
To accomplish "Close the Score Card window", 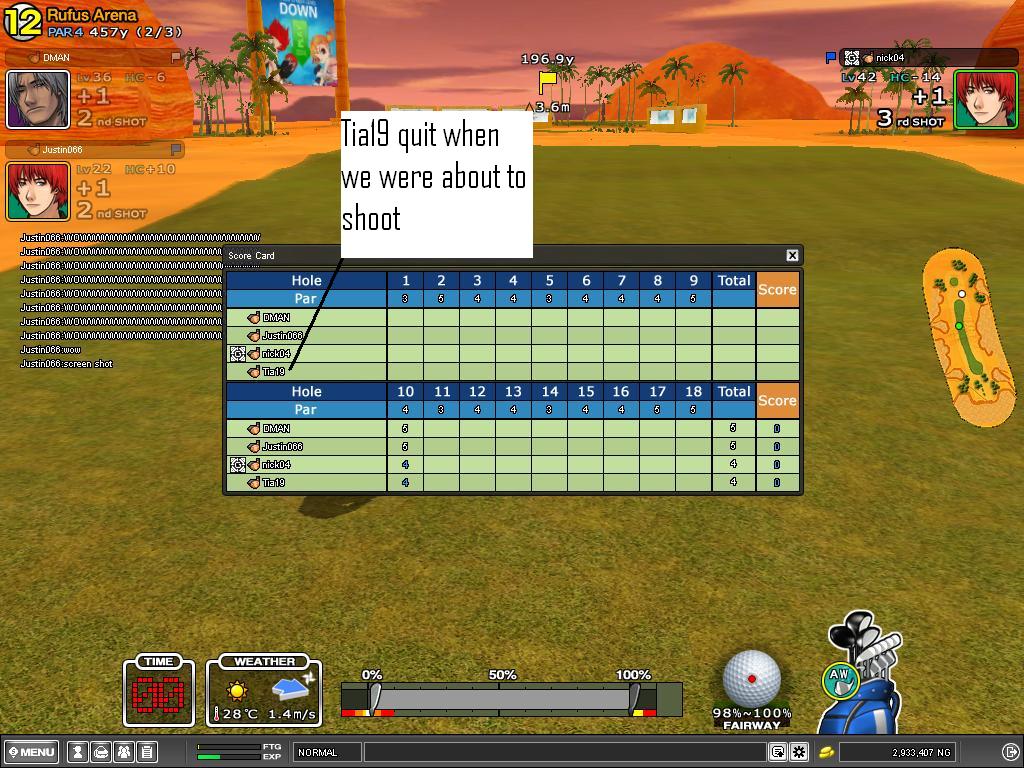I will [792, 255].
